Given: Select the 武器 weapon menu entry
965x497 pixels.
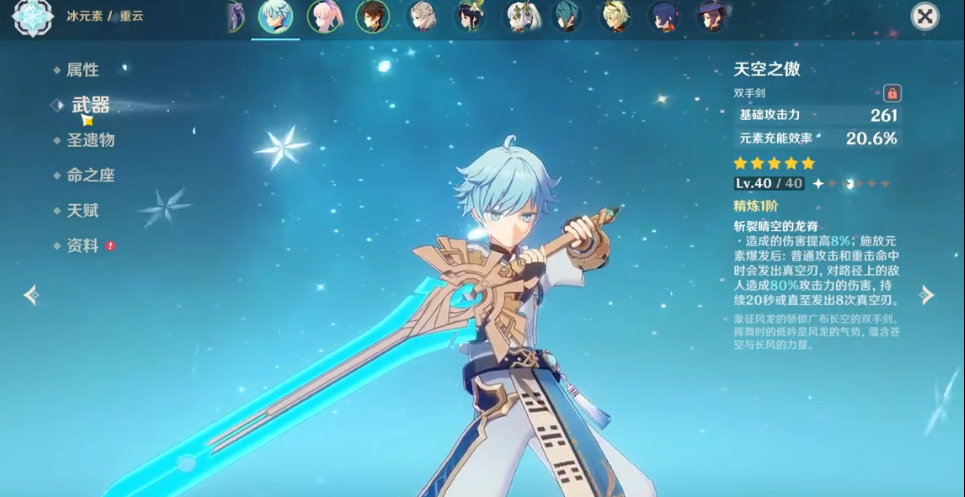Looking at the screenshot, I should click(x=90, y=105).
